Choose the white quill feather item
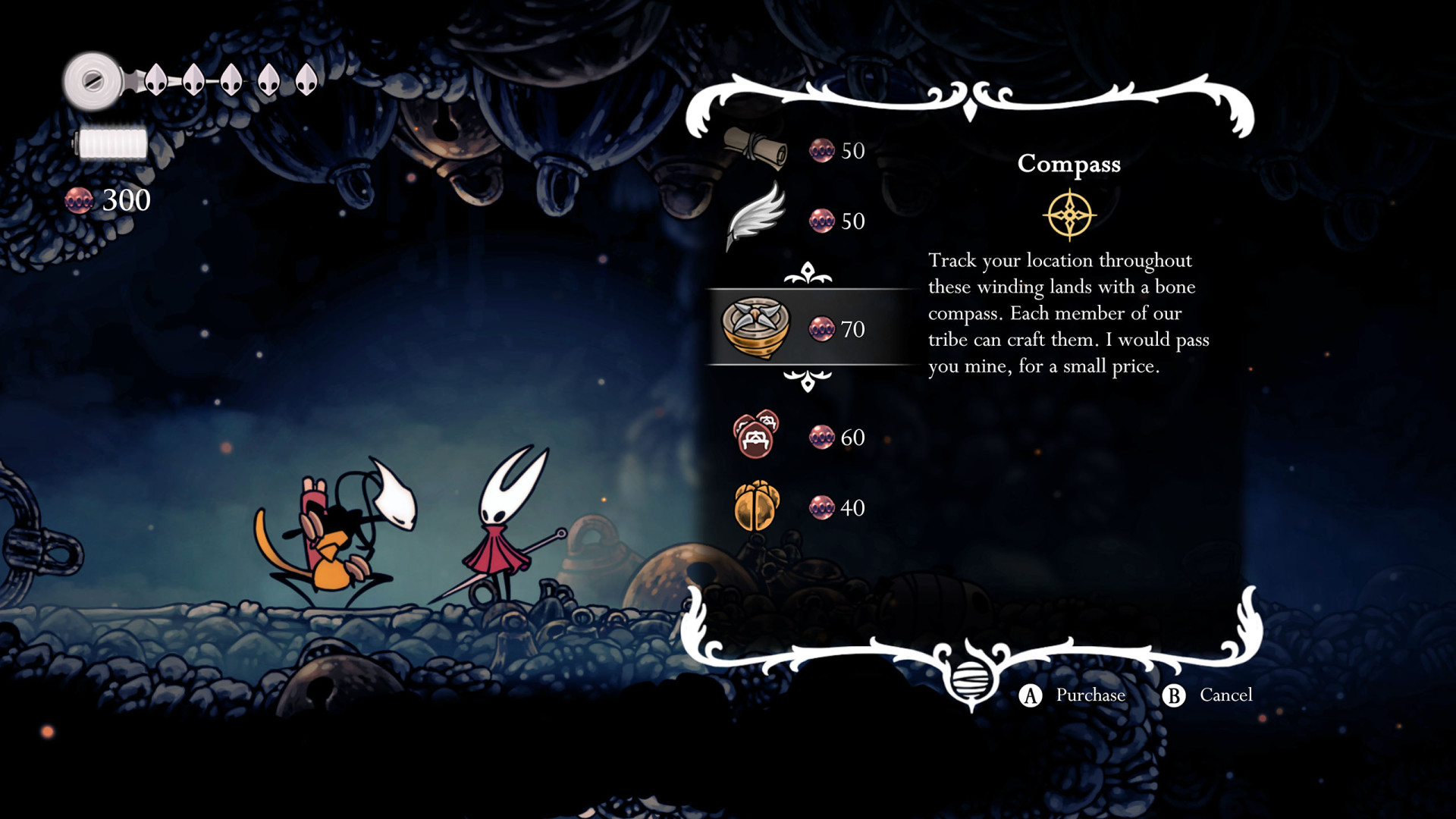The image size is (1456, 819). click(x=756, y=218)
